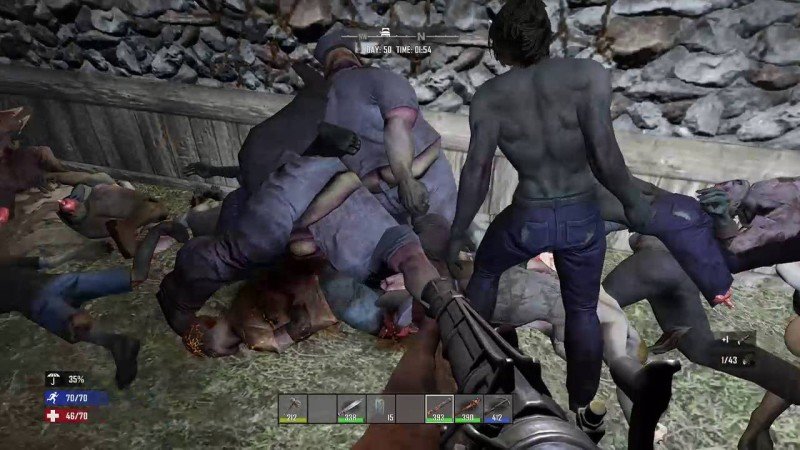Select the item stack of 15
The height and width of the screenshot is (450, 800).
pyautogui.click(x=380, y=408)
